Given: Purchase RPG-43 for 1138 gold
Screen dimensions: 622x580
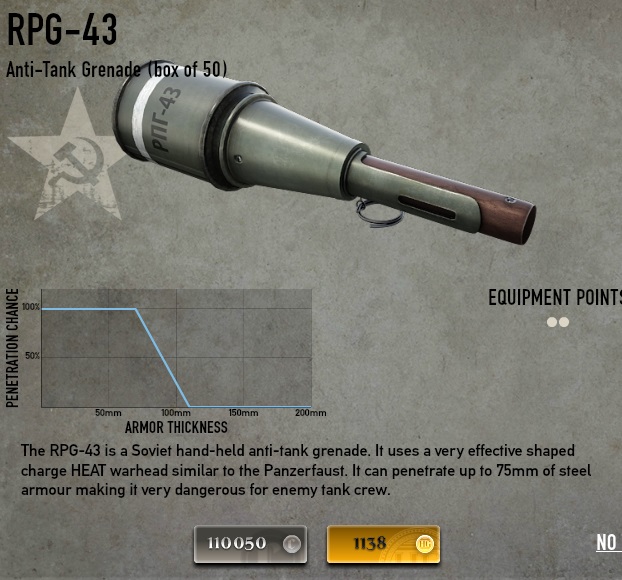Looking at the screenshot, I should click(x=383, y=544).
